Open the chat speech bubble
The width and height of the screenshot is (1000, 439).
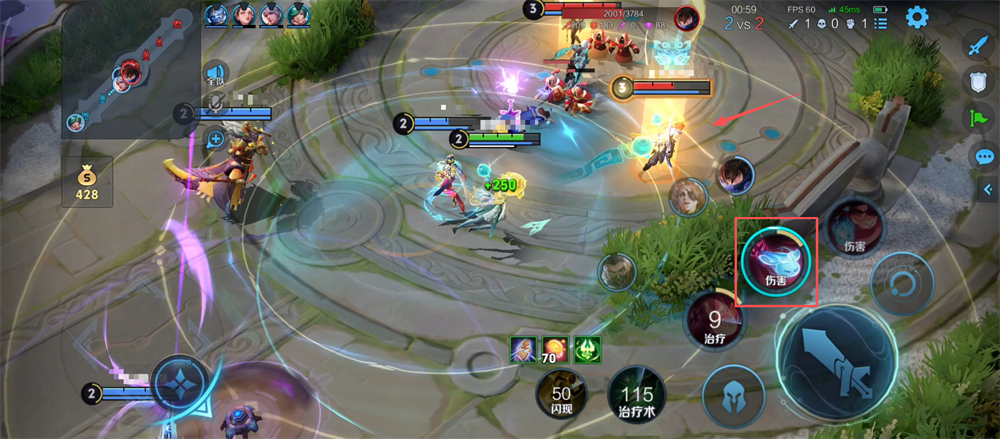click(x=984, y=156)
